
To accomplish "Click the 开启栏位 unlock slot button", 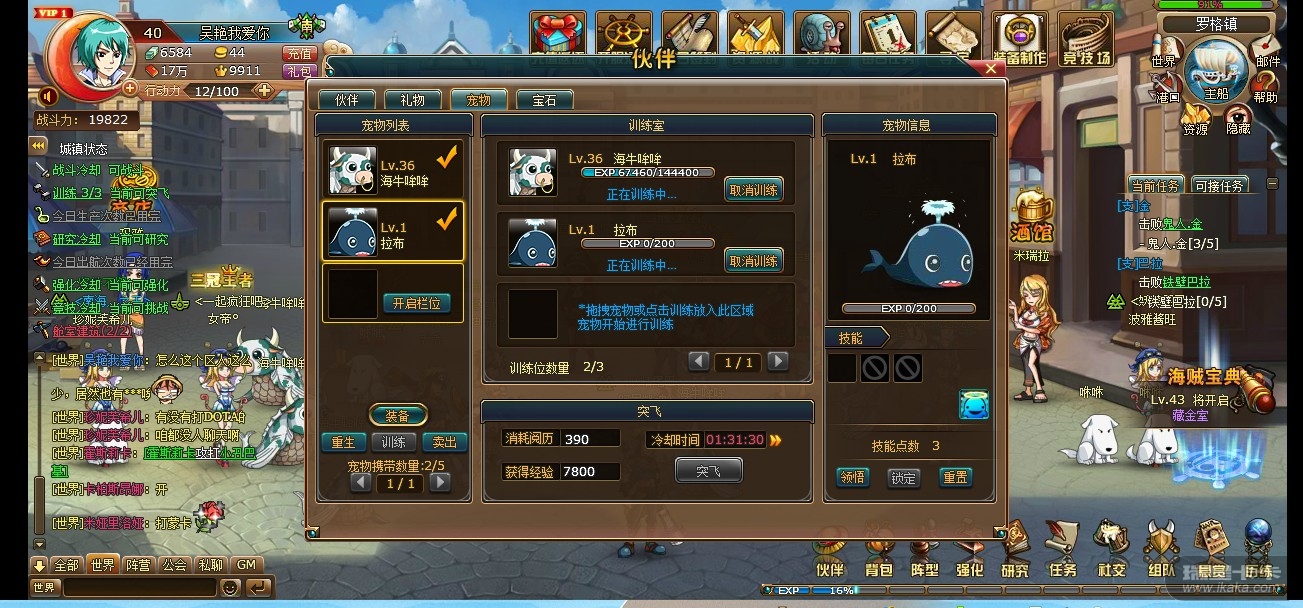I will point(417,303).
